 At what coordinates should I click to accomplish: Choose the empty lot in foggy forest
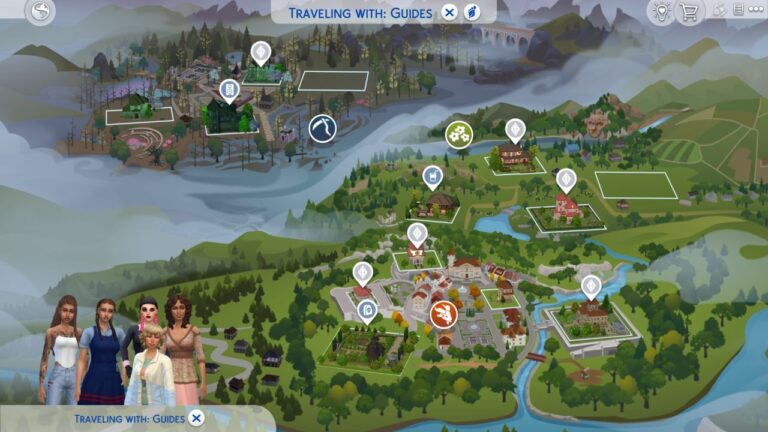tap(333, 81)
